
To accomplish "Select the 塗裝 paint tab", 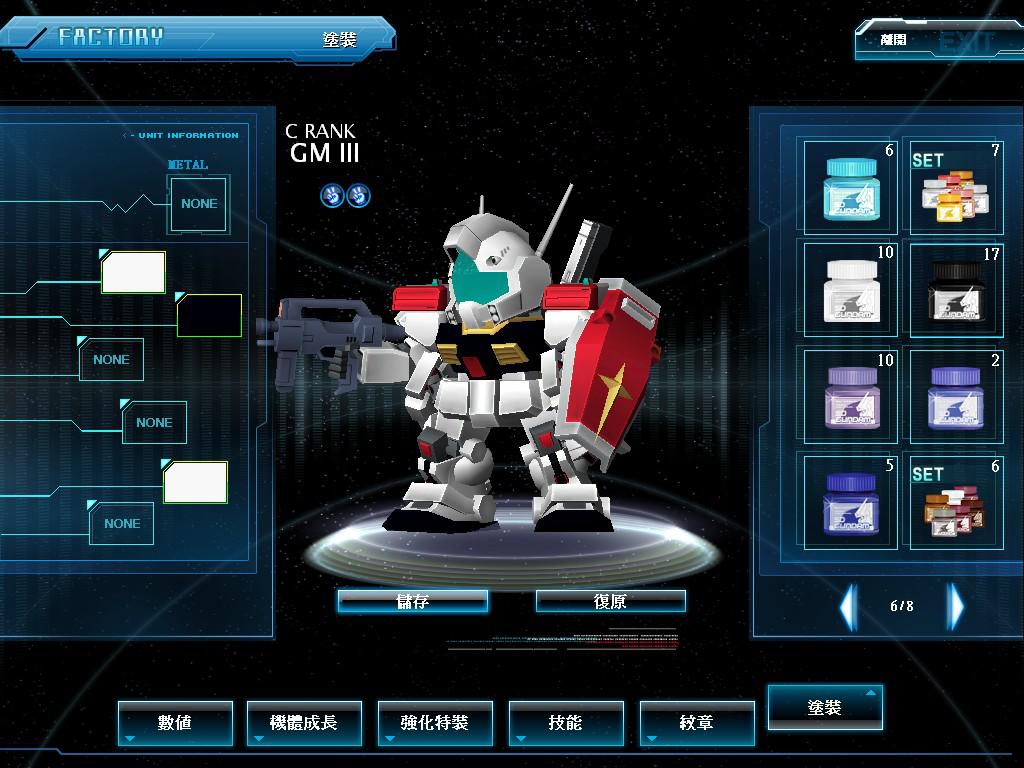I will click(825, 707).
